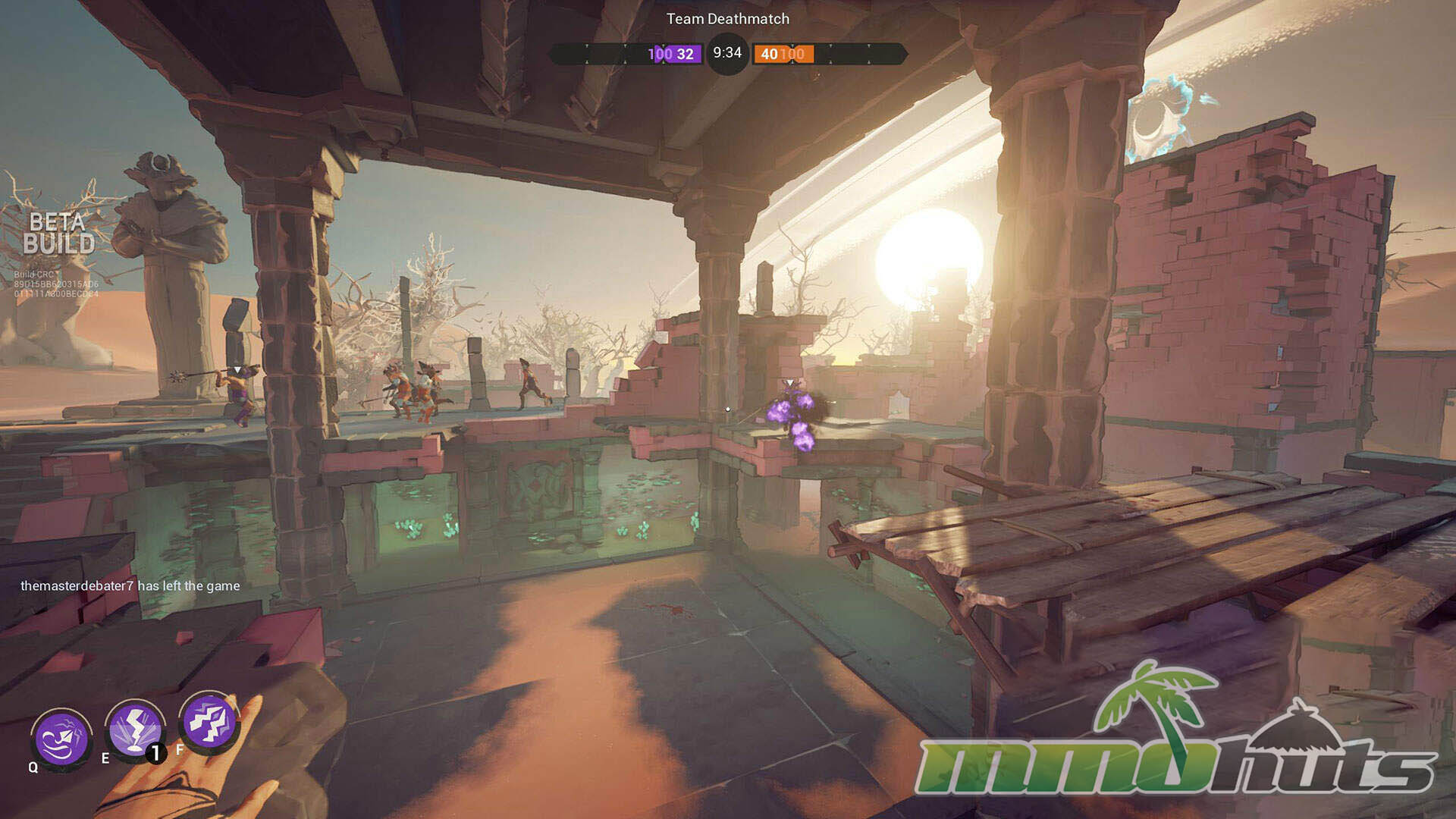This screenshot has height=819, width=1456.
Task: Activate the swirling wind dash ability
Action: click(x=62, y=739)
